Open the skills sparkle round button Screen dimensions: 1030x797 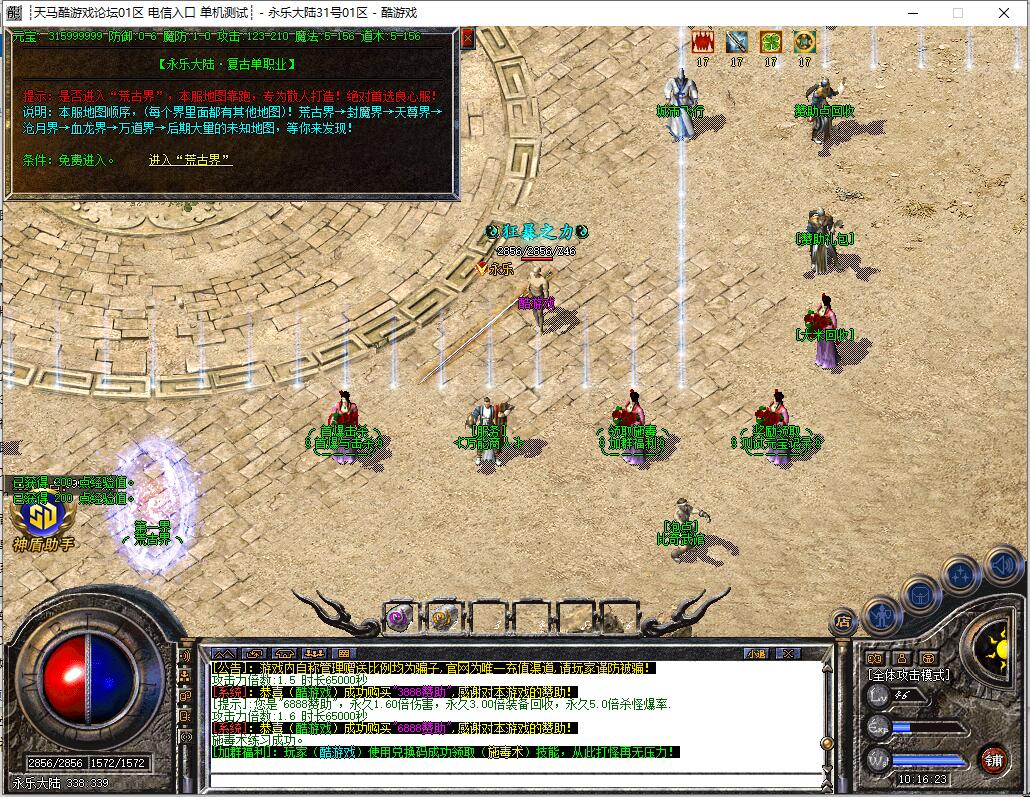(x=961, y=574)
